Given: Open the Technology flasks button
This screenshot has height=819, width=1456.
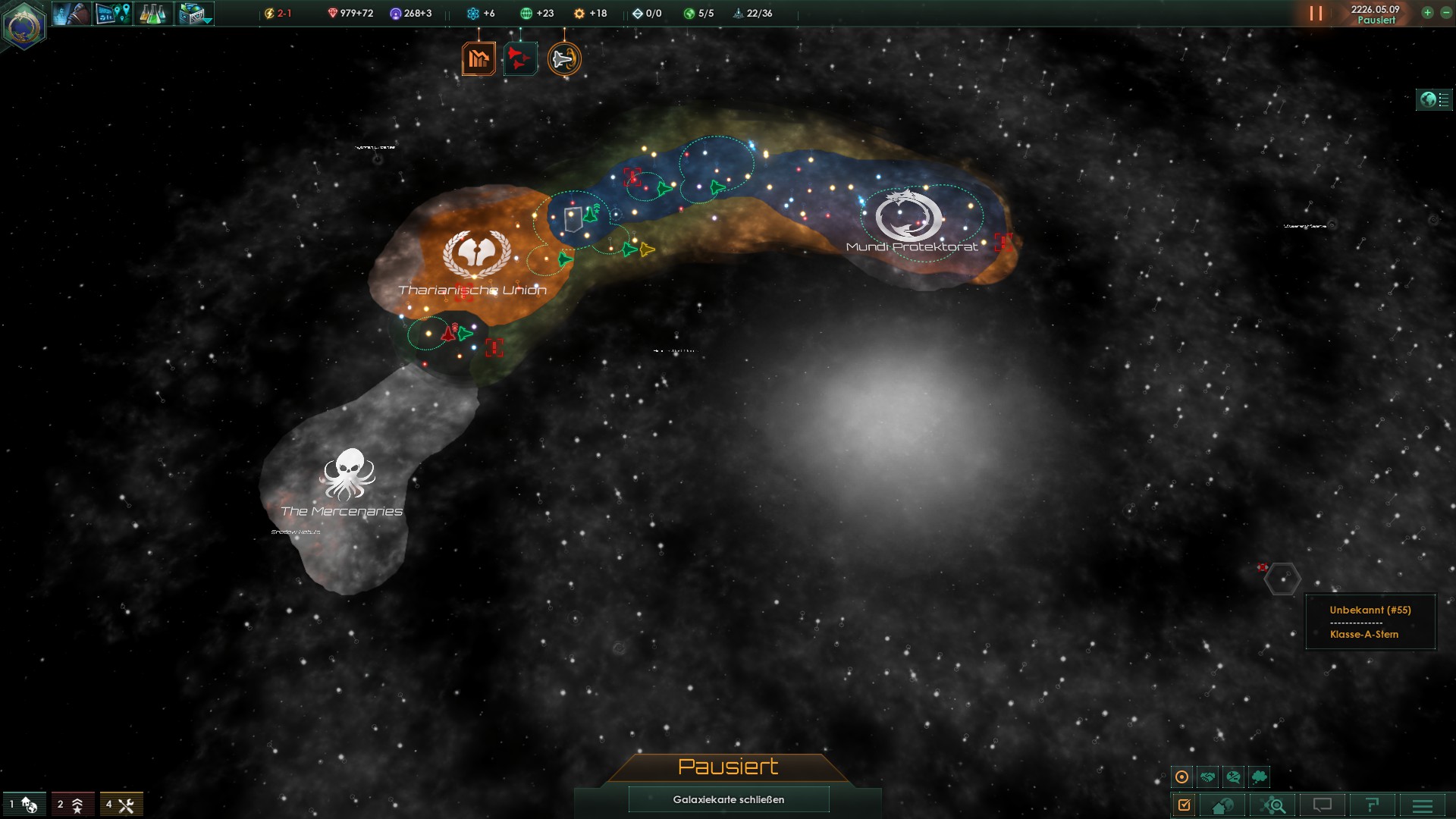Looking at the screenshot, I should 152,14.
